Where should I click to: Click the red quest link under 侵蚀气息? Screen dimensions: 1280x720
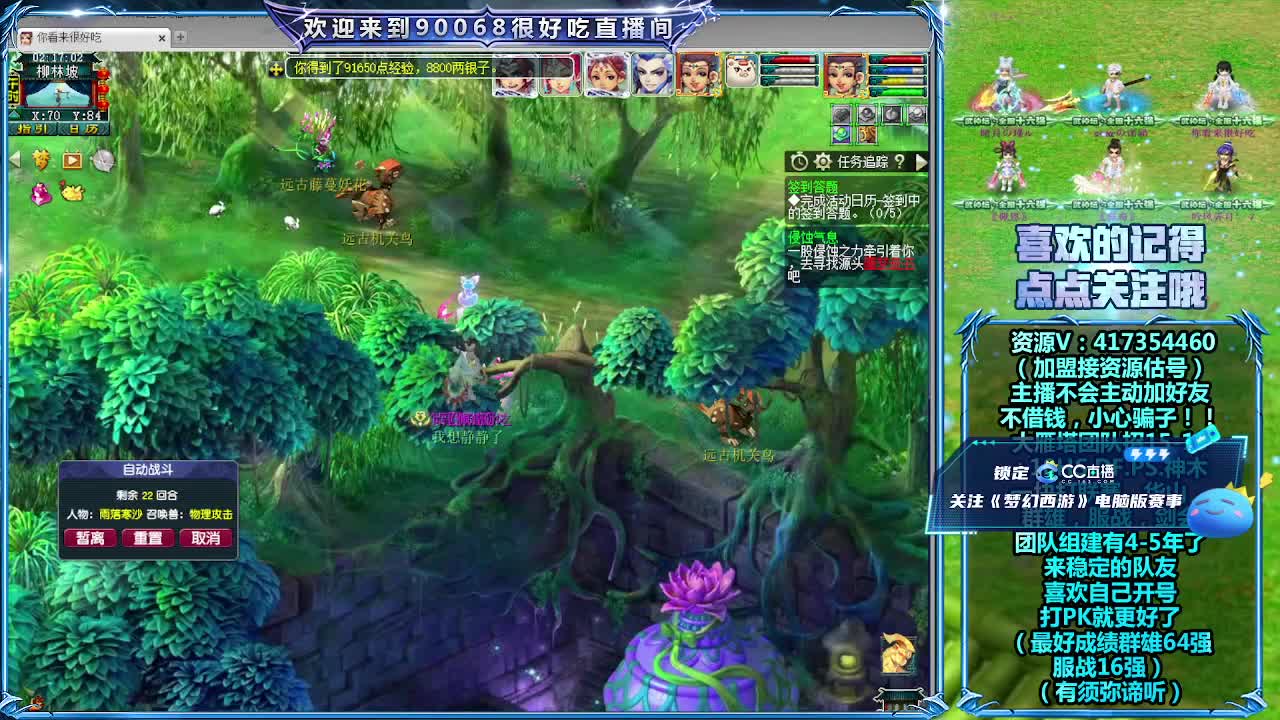[x=889, y=262]
